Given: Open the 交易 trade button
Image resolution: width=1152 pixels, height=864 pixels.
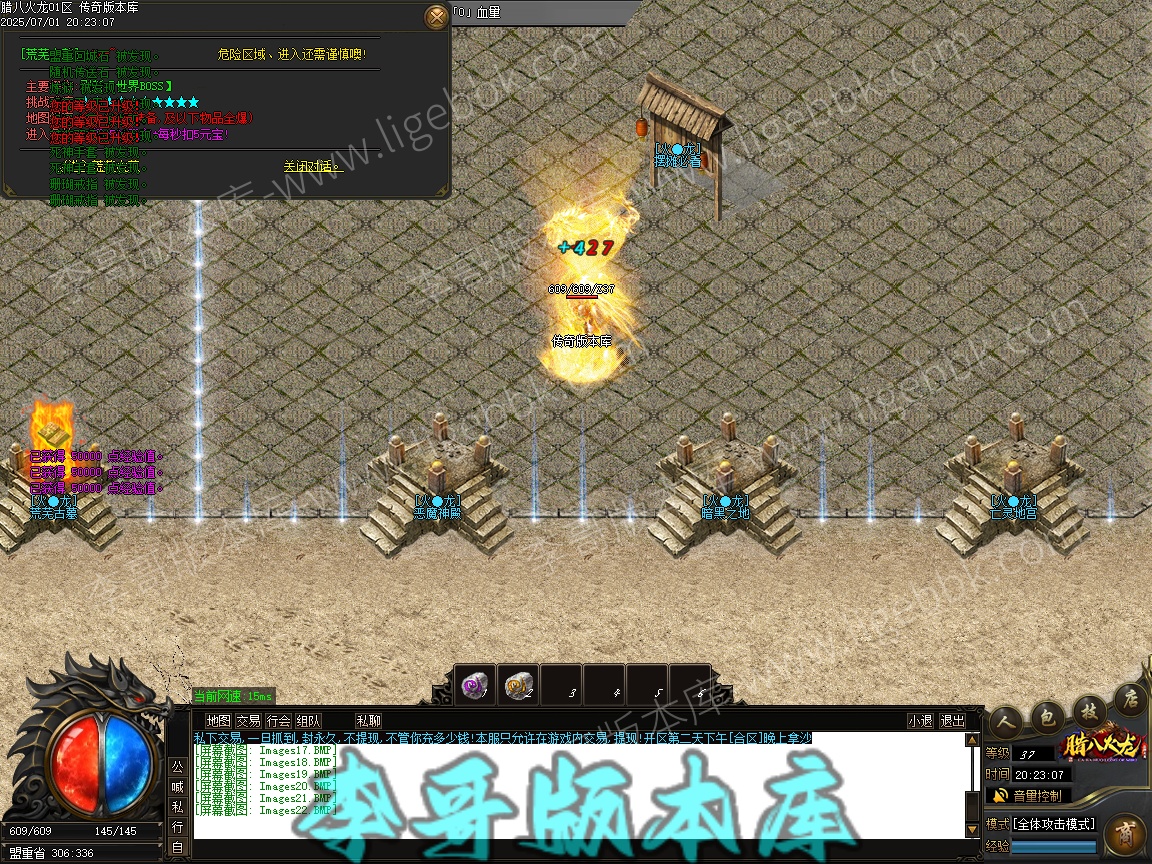Looking at the screenshot, I should coord(248,720).
